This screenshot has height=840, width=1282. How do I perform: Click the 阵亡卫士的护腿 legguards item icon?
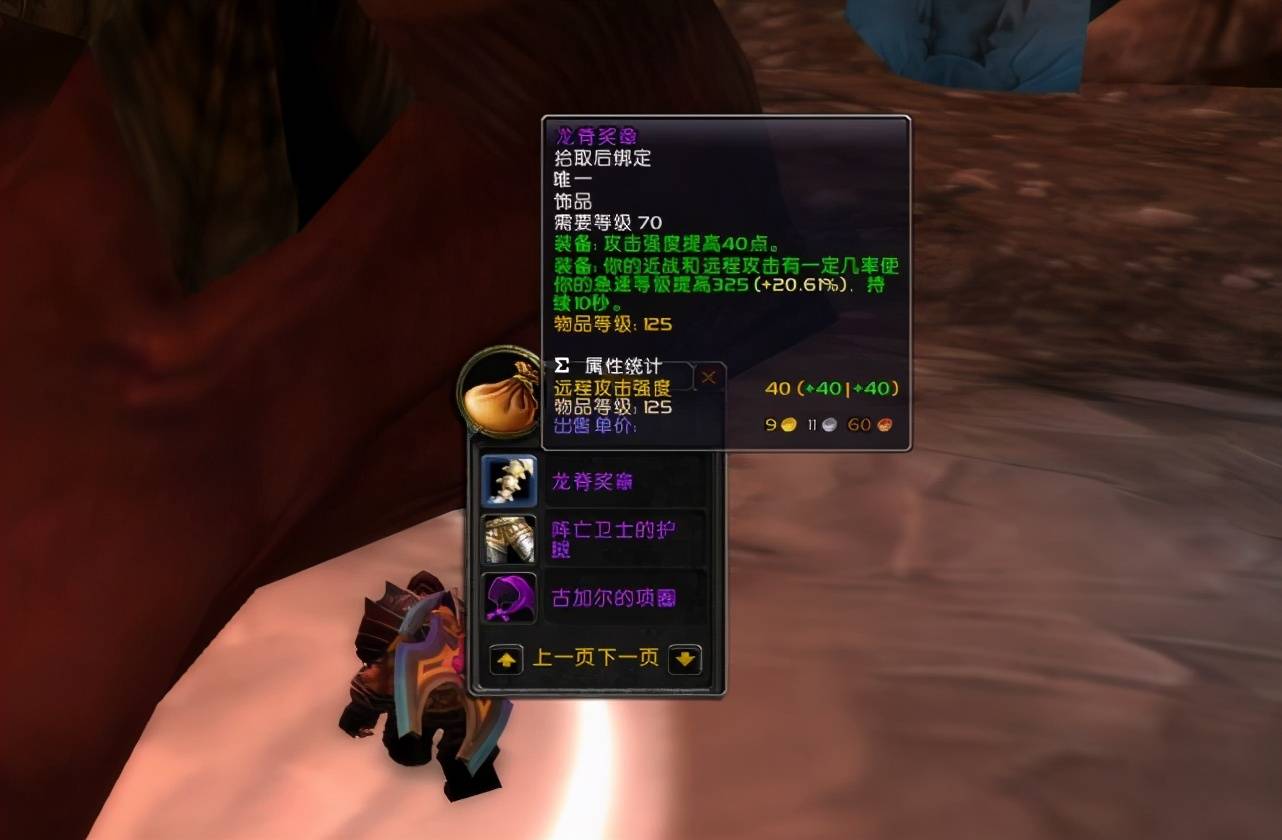click(507, 540)
